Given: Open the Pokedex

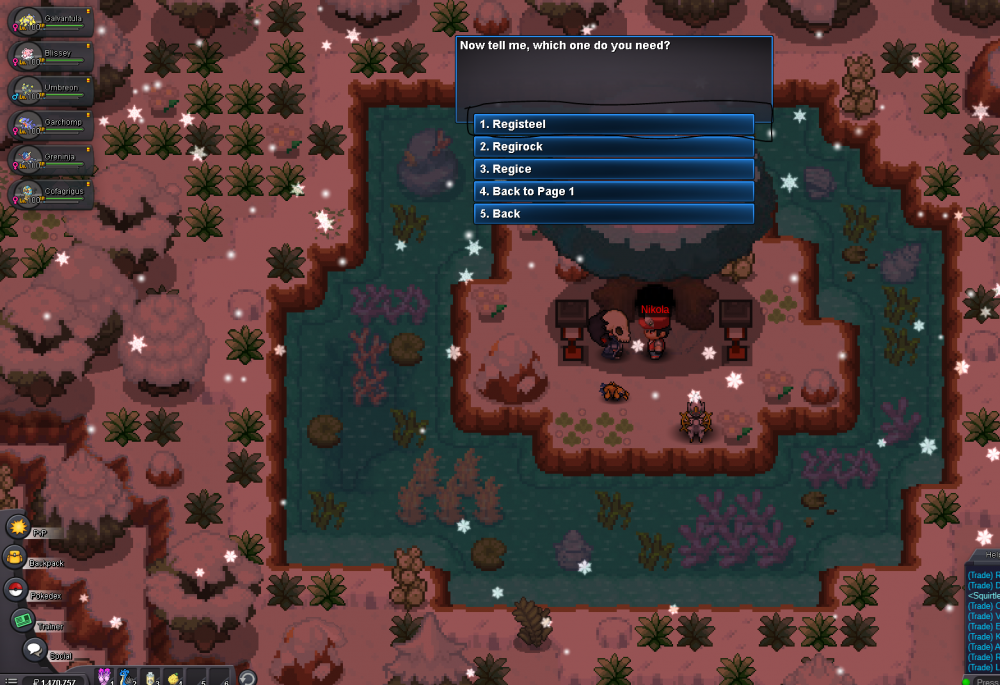Looking at the screenshot, I should pyautogui.click(x=16, y=589).
